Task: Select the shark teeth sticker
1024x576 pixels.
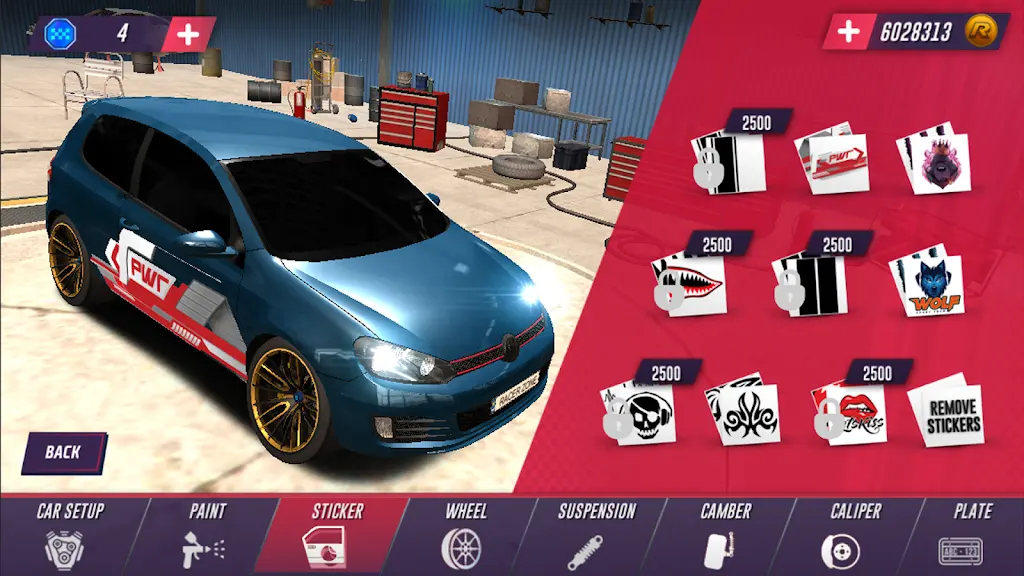Action: pyautogui.click(x=690, y=285)
